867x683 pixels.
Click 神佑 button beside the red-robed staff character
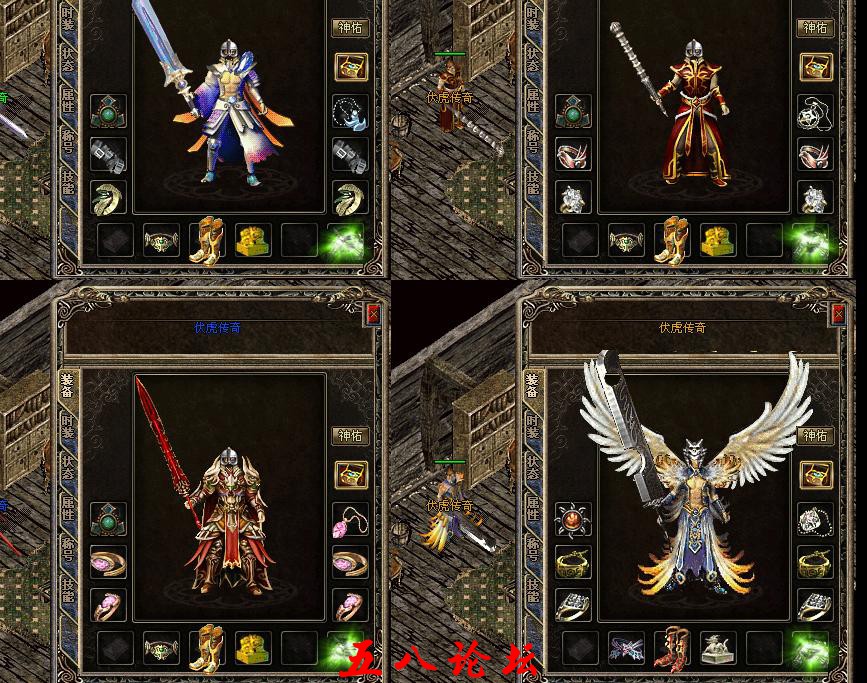tap(816, 28)
